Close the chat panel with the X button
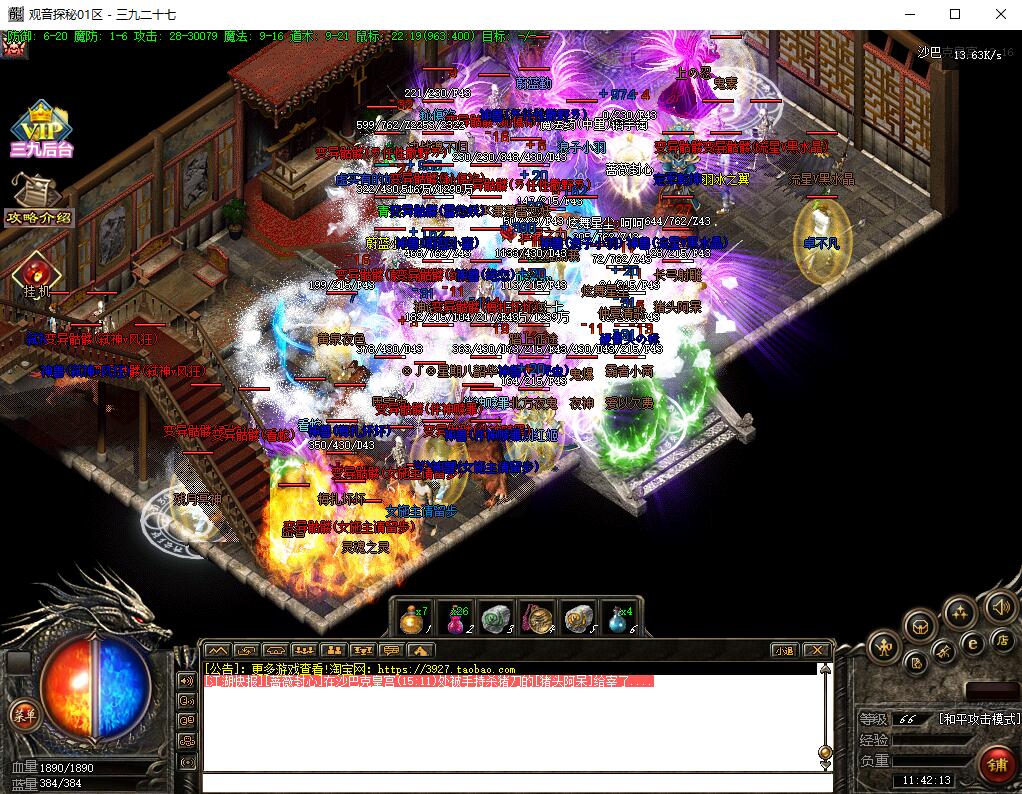This screenshot has width=1022, height=794. tap(817, 650)
